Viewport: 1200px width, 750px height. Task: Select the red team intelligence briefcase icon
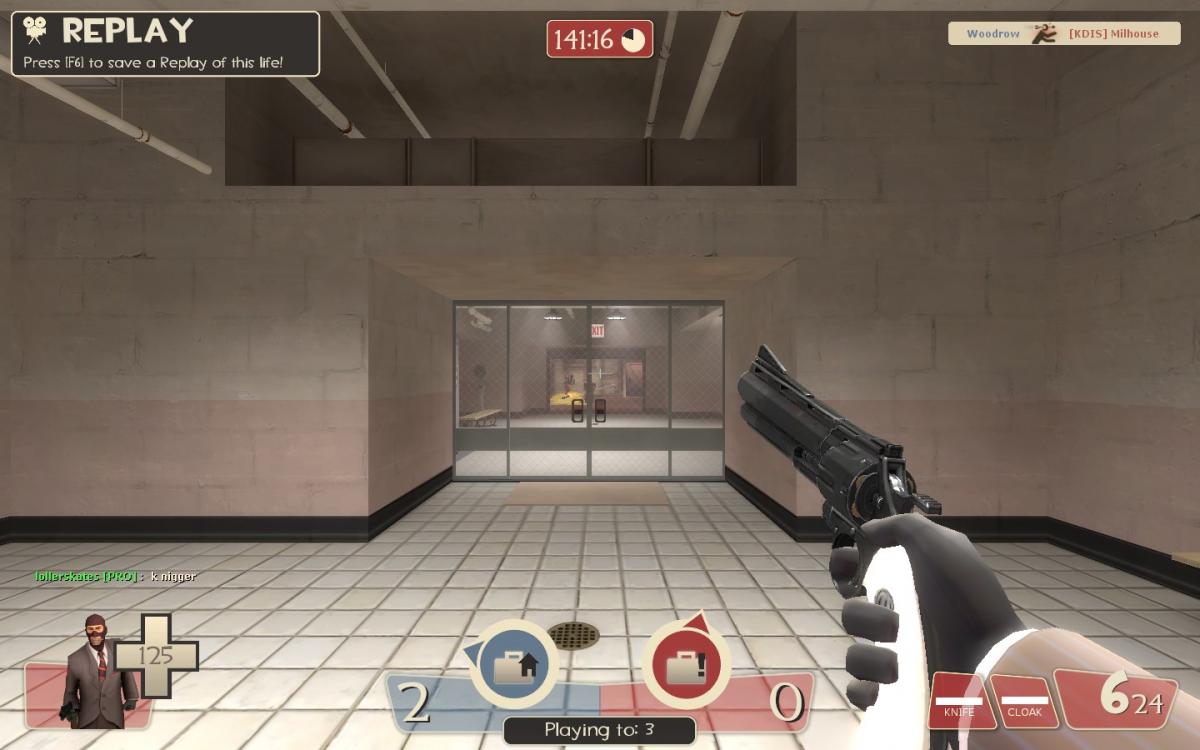pyautogui.click(x=686, y=664)
